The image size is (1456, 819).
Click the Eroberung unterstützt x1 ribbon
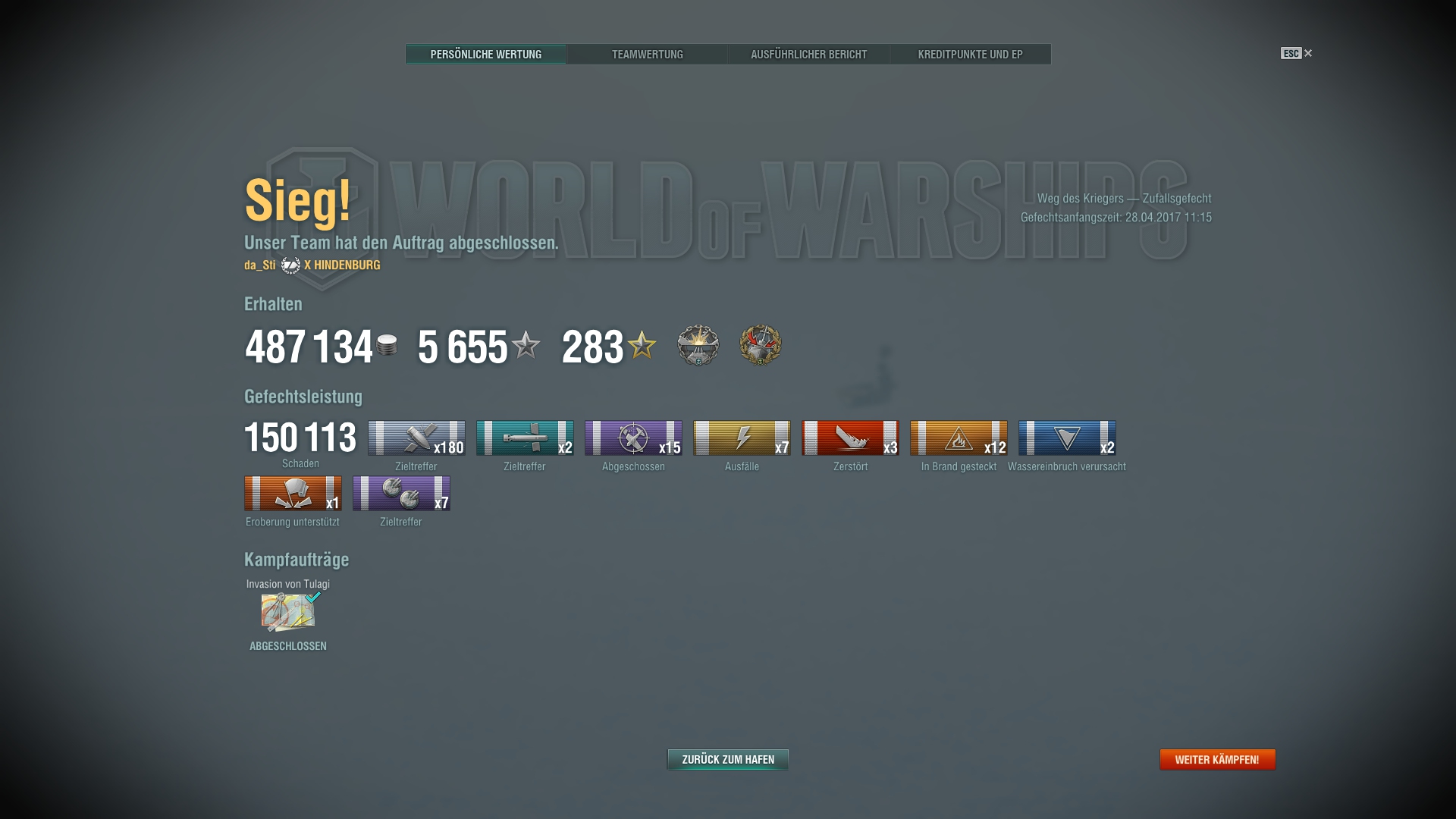click(292, 494)
